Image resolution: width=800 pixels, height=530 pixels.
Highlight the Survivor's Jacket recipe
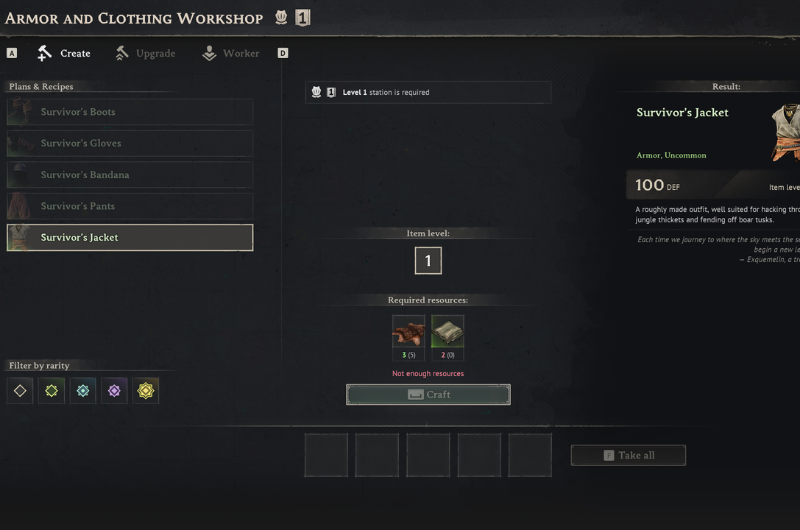click(130, 237)
